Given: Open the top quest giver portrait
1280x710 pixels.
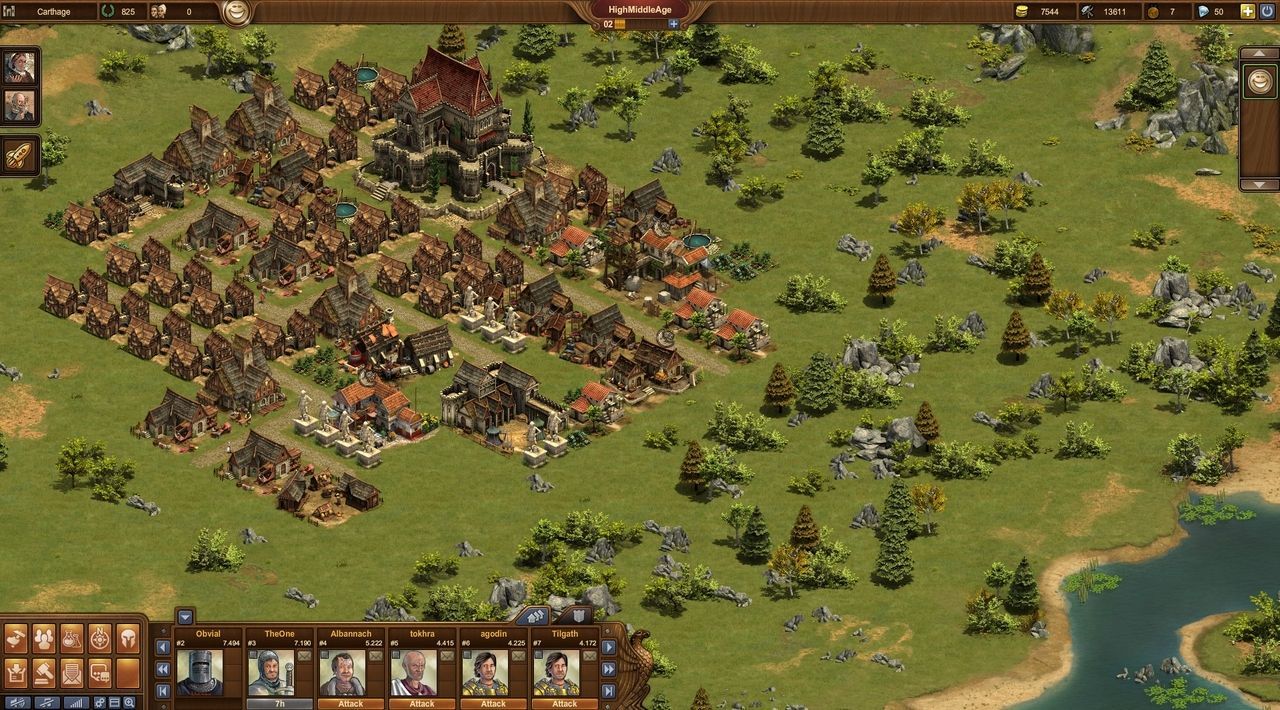Looking at the screenshot, I should click(20, 67).
